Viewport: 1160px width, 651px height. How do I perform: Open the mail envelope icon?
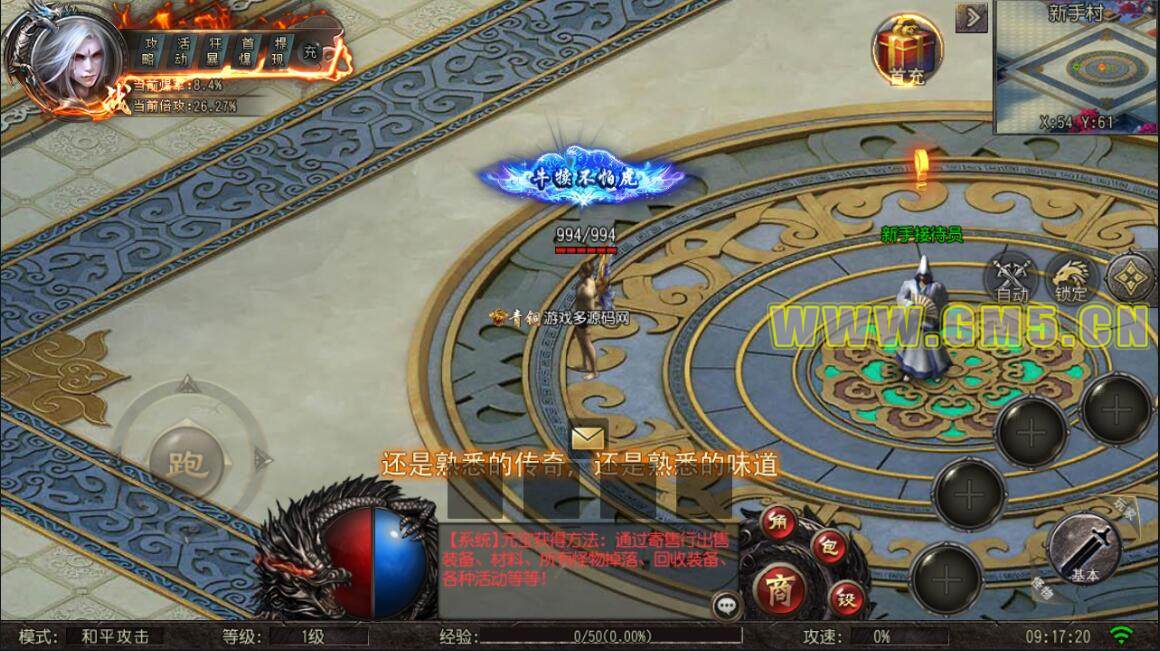[589, 438]
